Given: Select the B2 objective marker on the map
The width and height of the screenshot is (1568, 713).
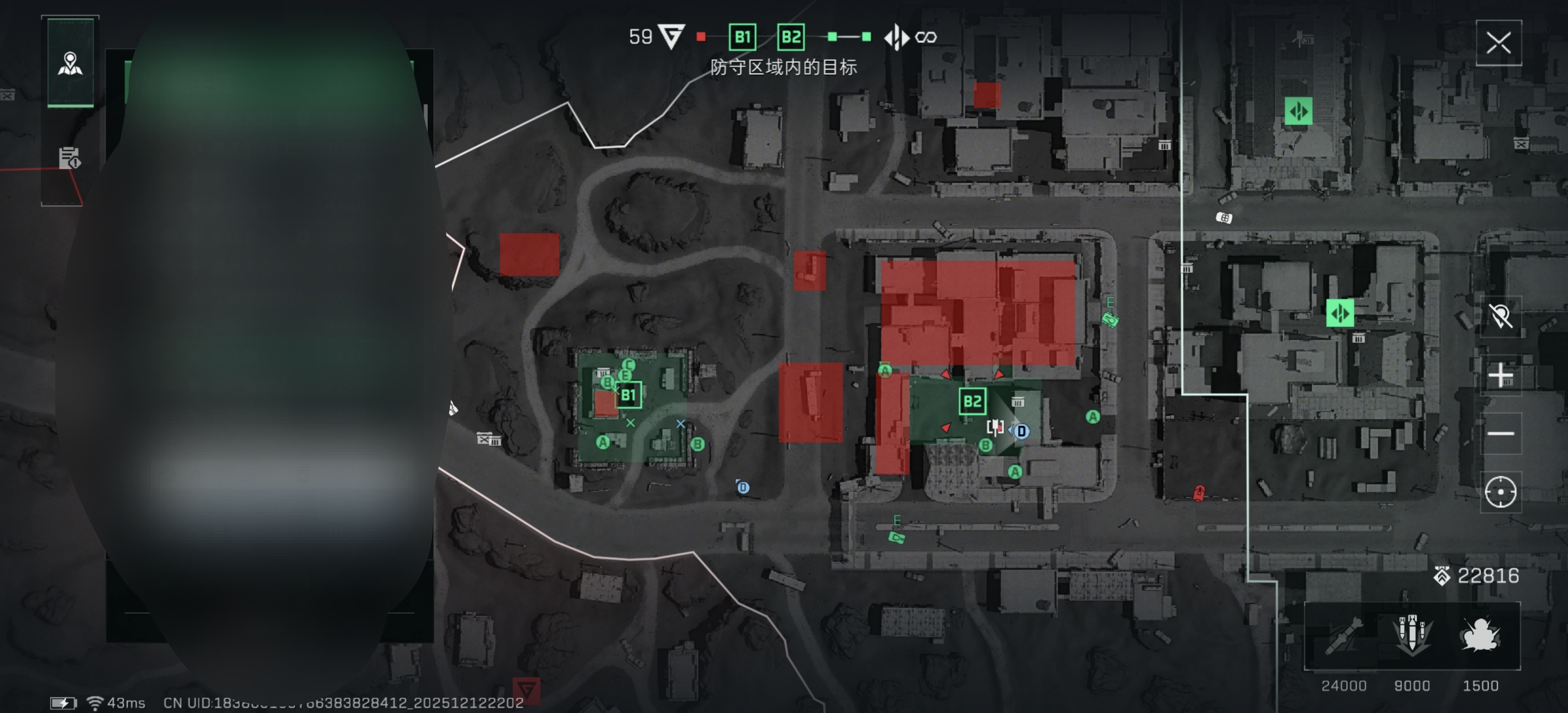Looking at the screenshot, I should coord(972,401).
